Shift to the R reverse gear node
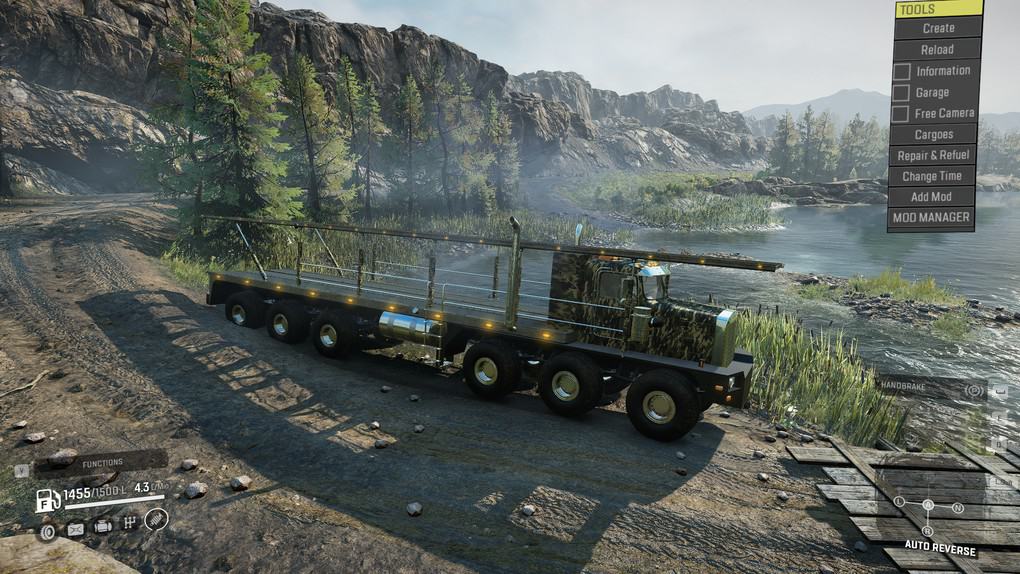The image size is (1020, 574). pos(927,531)
